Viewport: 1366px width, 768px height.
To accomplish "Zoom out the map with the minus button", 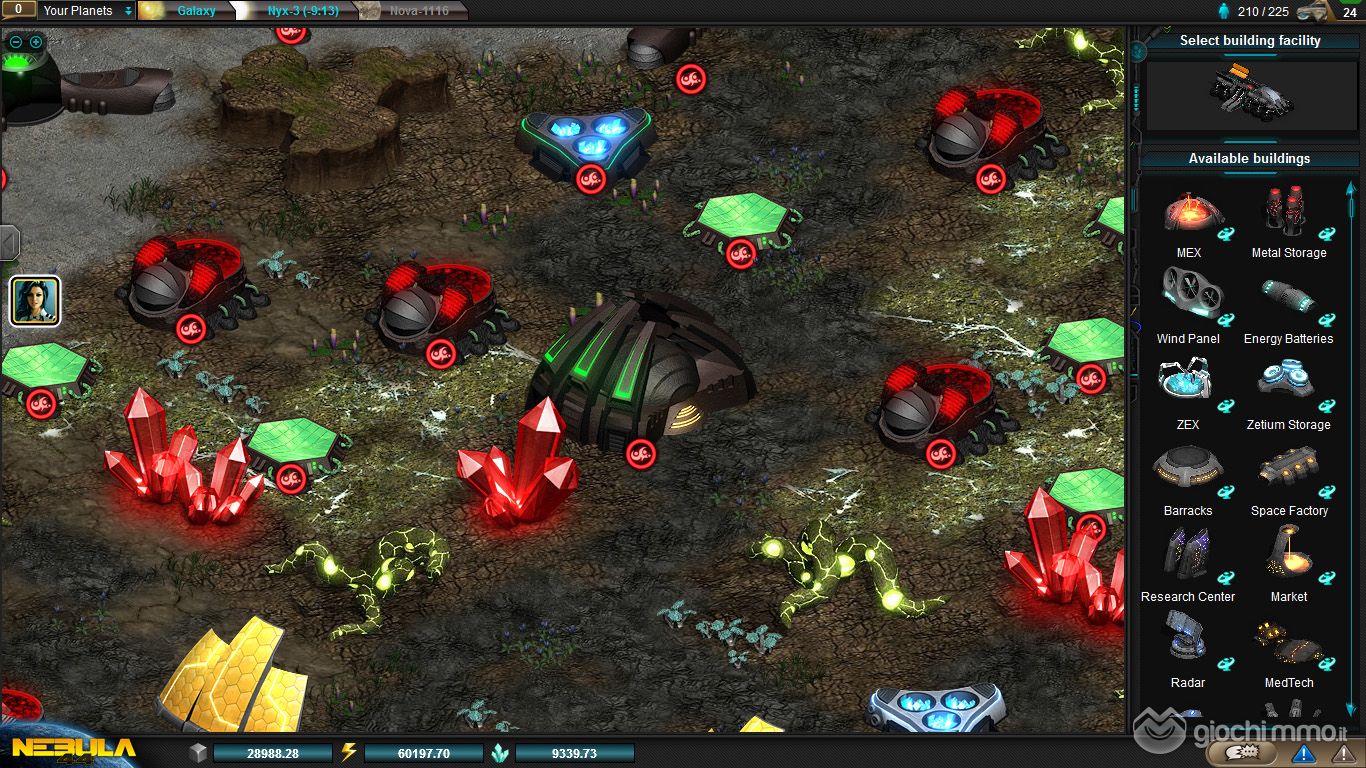I will [16, 42].
